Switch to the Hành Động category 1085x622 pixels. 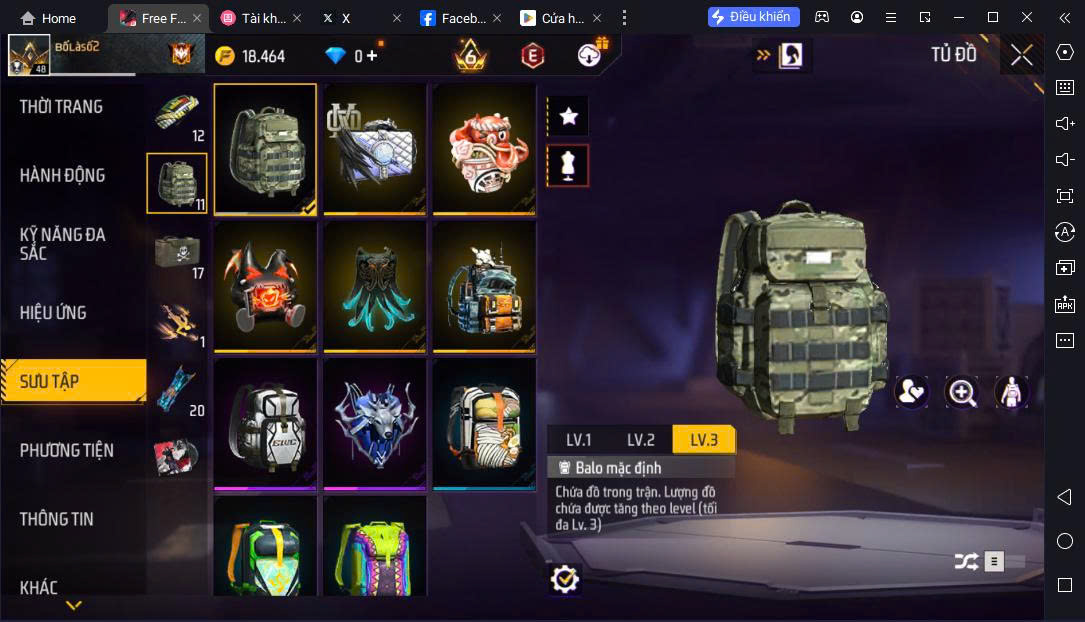[62, 176]
